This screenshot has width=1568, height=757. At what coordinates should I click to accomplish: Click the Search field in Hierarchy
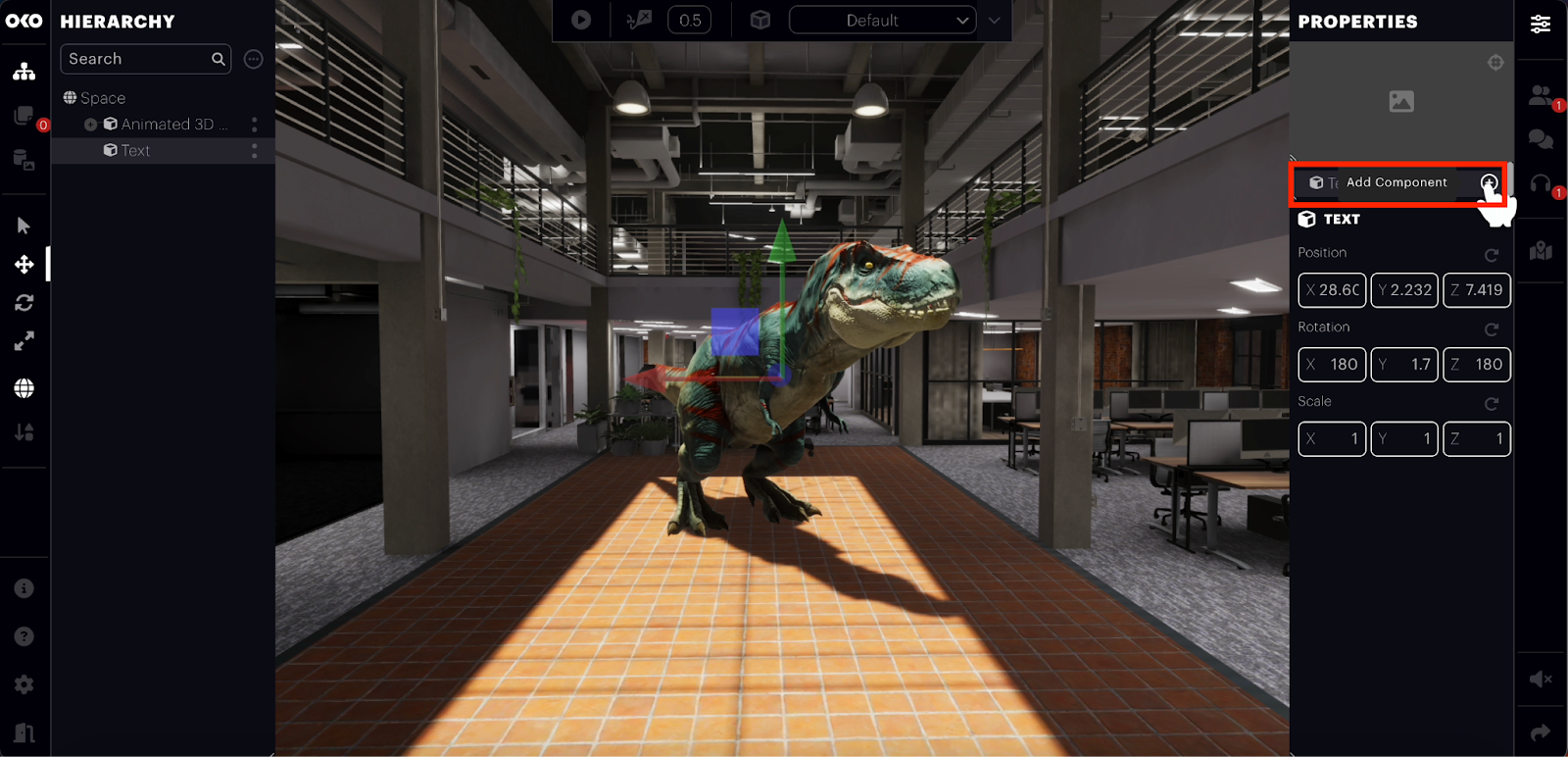click(x=137, y=59)
